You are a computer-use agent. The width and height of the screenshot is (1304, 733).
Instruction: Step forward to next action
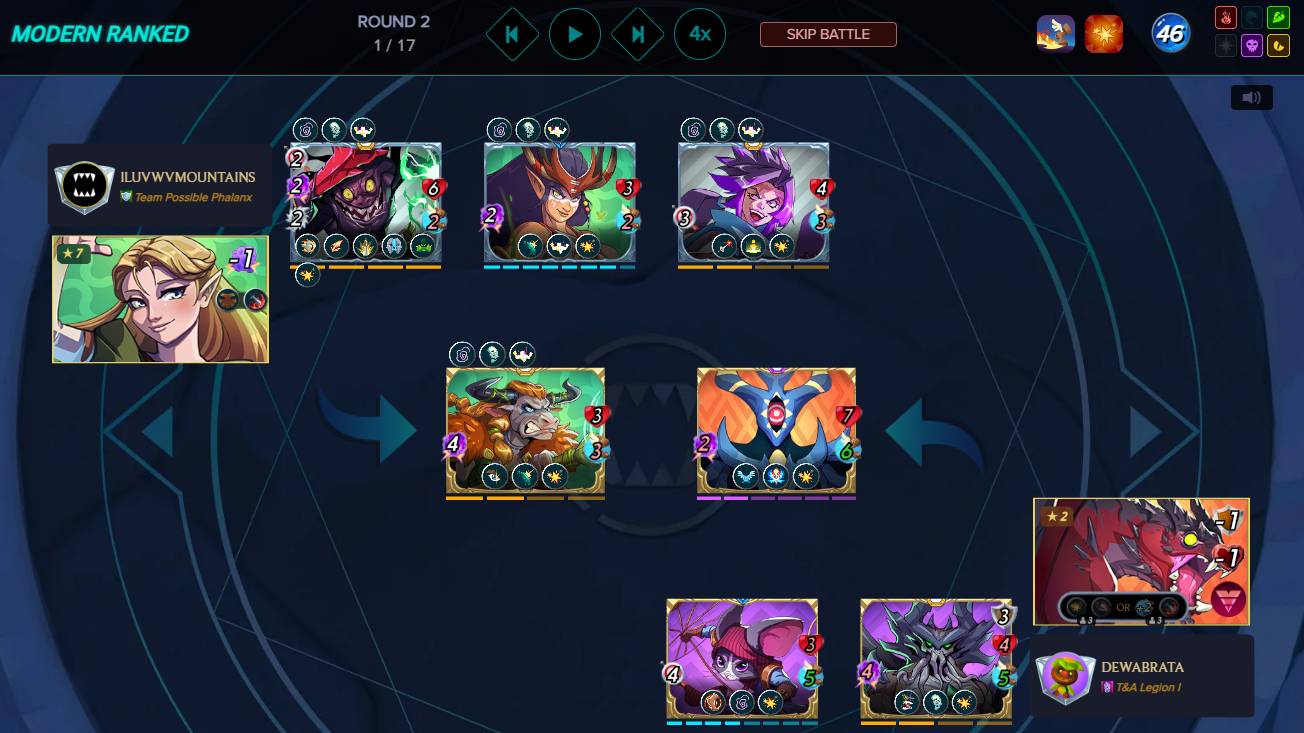click(x=638, y=34)
